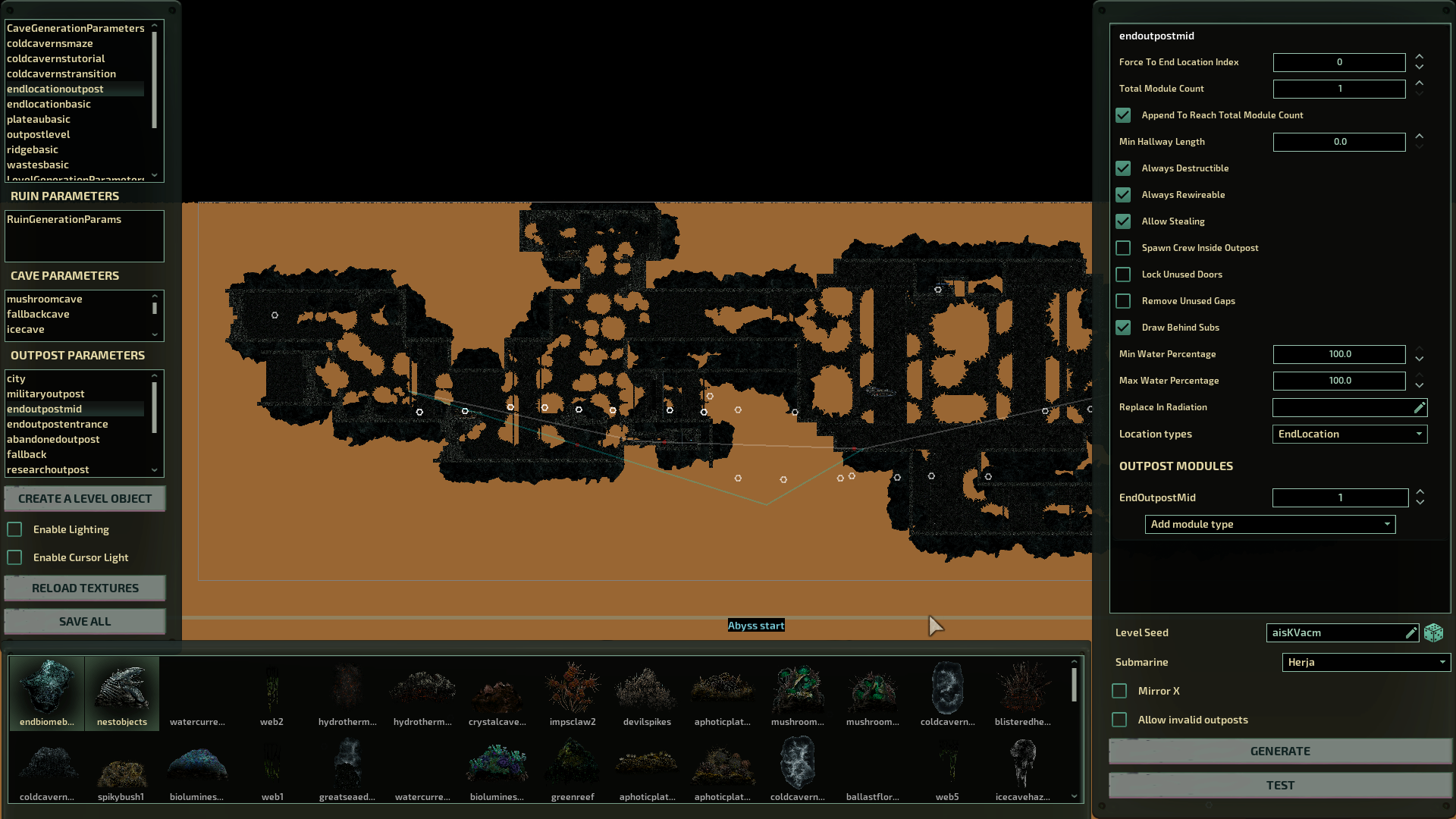Select icecave in the Cave Parameters list

coord(25,329)
